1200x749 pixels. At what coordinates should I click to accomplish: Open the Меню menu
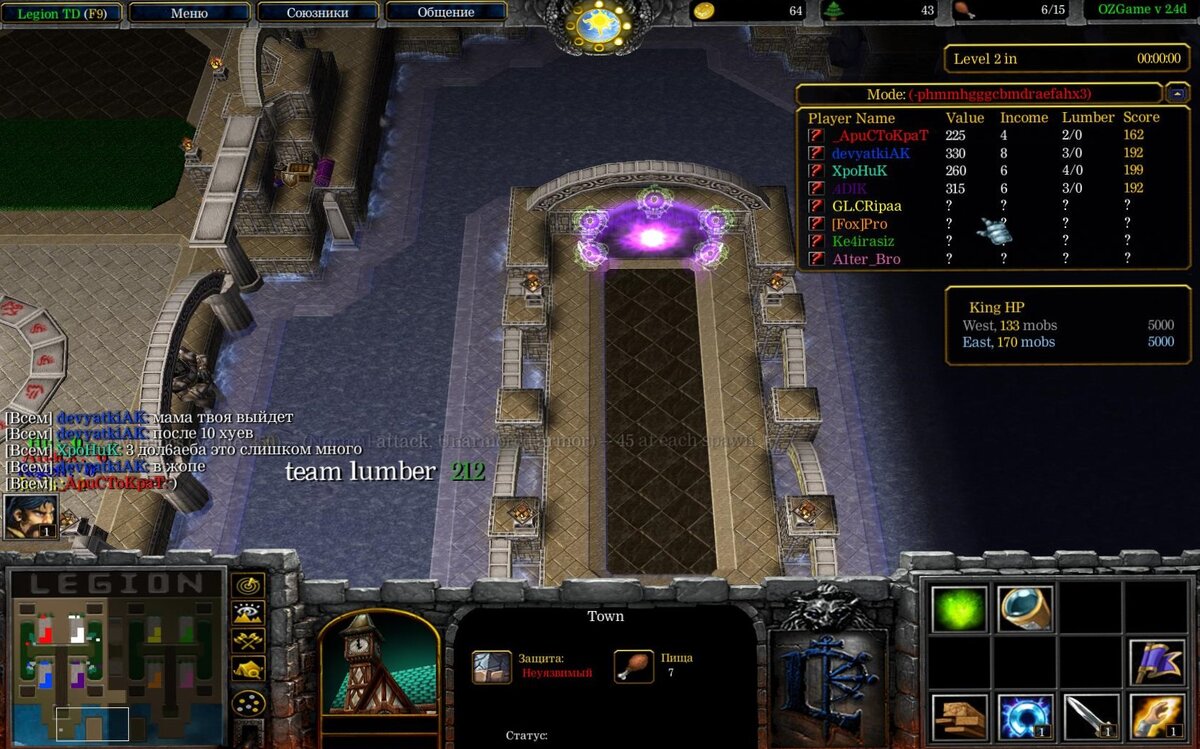(189, 13)
